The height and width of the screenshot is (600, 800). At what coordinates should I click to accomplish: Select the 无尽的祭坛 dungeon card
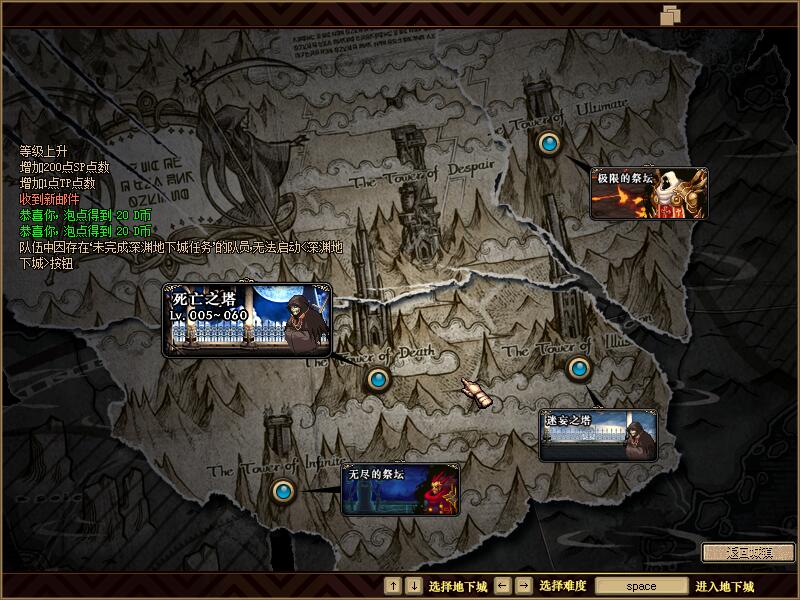[x=401, y=489]
